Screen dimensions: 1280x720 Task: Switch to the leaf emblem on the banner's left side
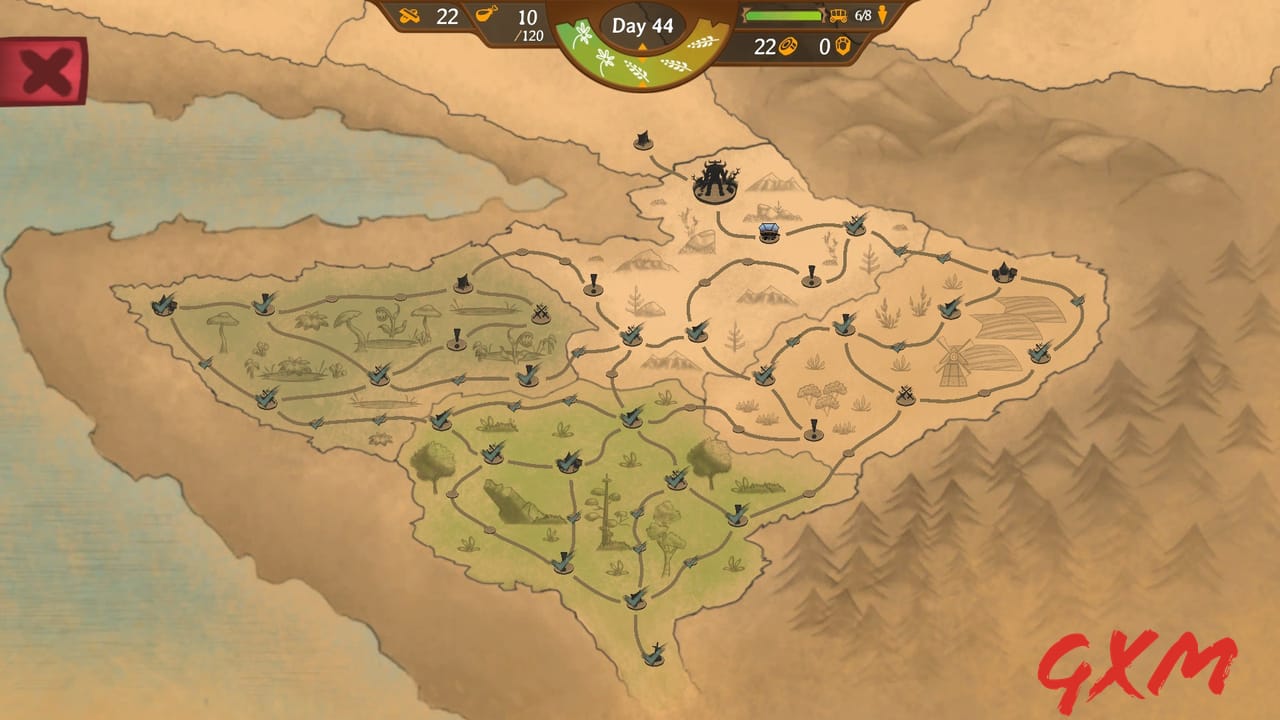tap(586, 35)
